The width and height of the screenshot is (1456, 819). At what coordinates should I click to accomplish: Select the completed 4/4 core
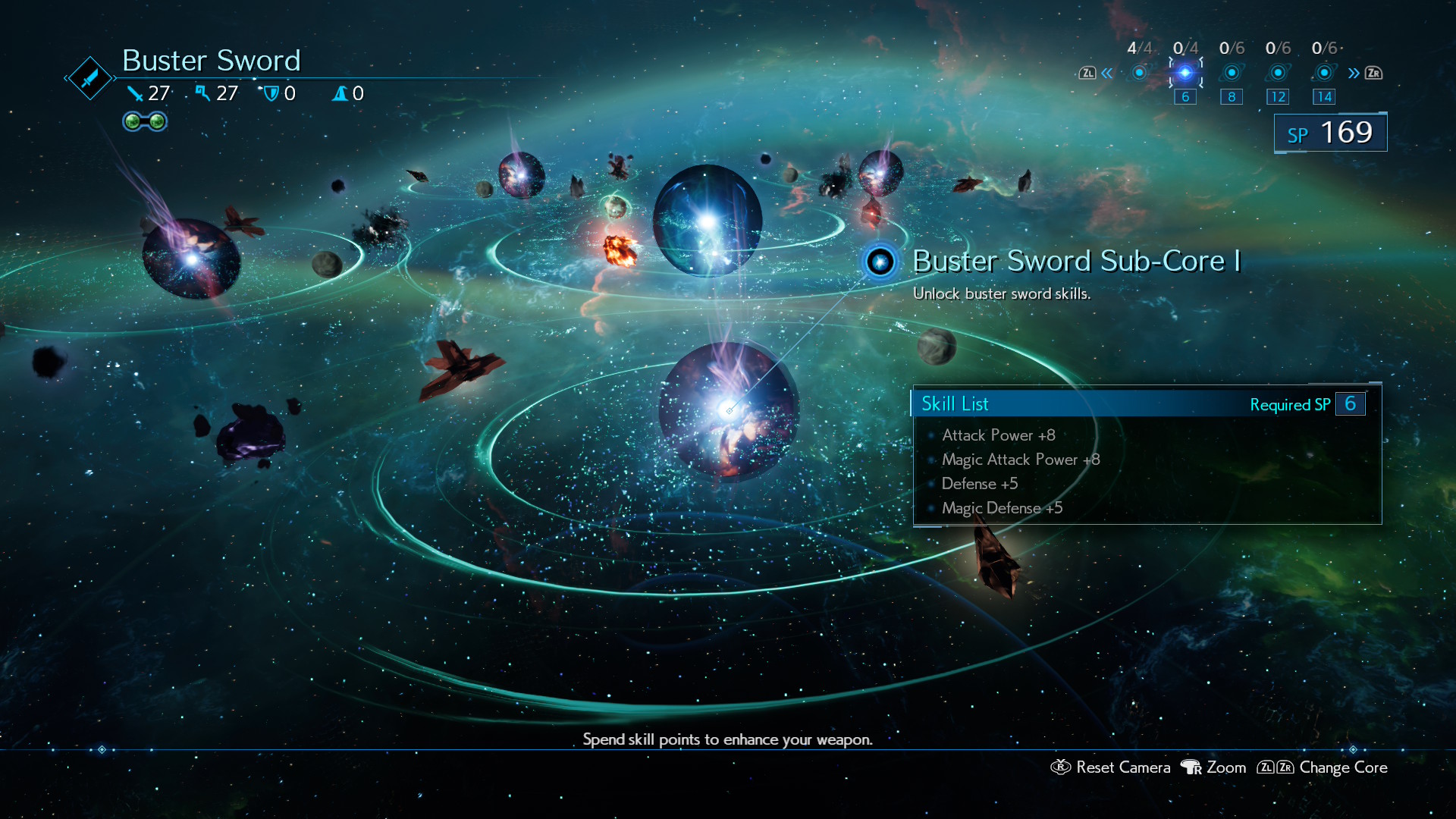tap(1139, 73)
